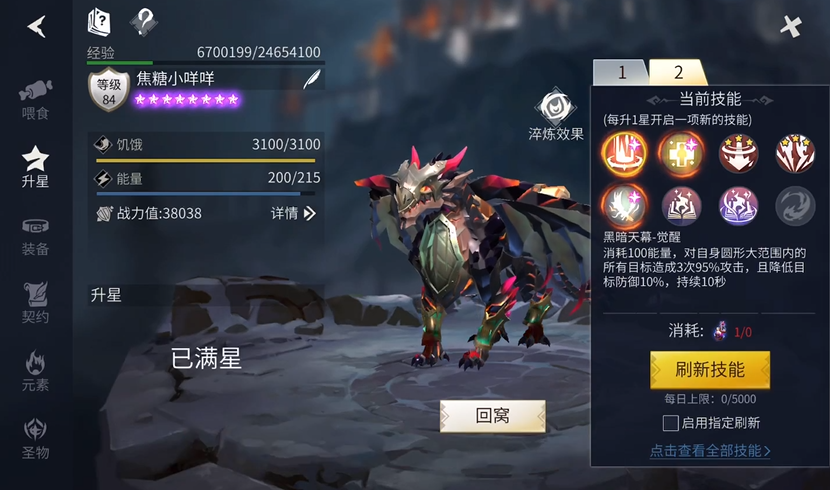This screenshot has height=490, width=830.
Task: Click the 刷新技能 refresh skills button
Action: click(710, 370)
